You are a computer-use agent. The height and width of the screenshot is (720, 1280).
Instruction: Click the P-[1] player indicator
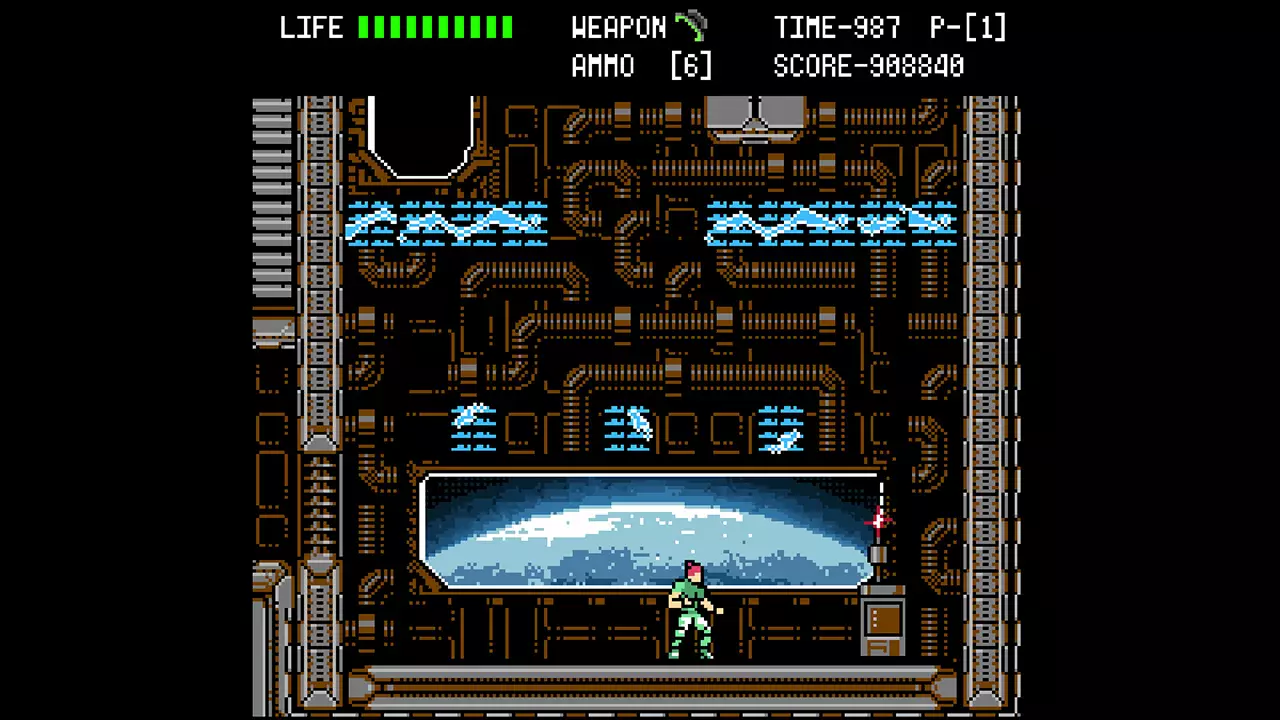pyautogui.click(x=966, y=27)
